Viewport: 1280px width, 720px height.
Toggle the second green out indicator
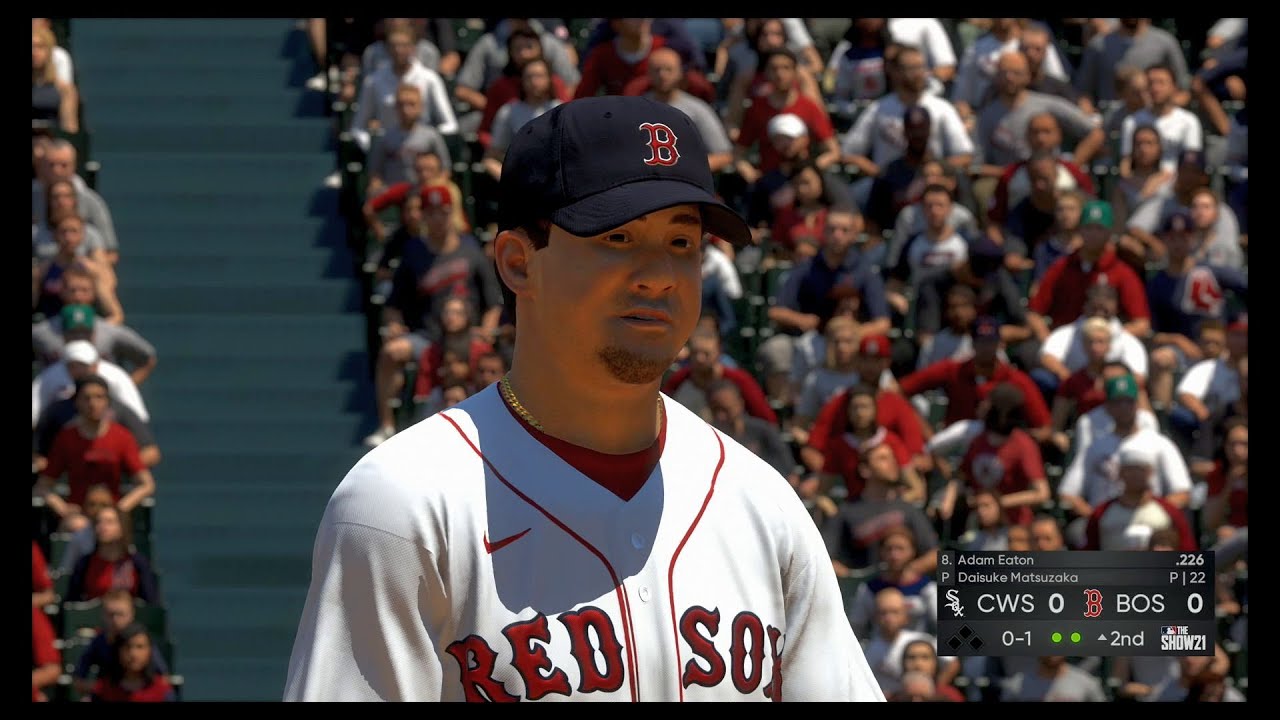pyautogui.click(x=1075, y=637)
